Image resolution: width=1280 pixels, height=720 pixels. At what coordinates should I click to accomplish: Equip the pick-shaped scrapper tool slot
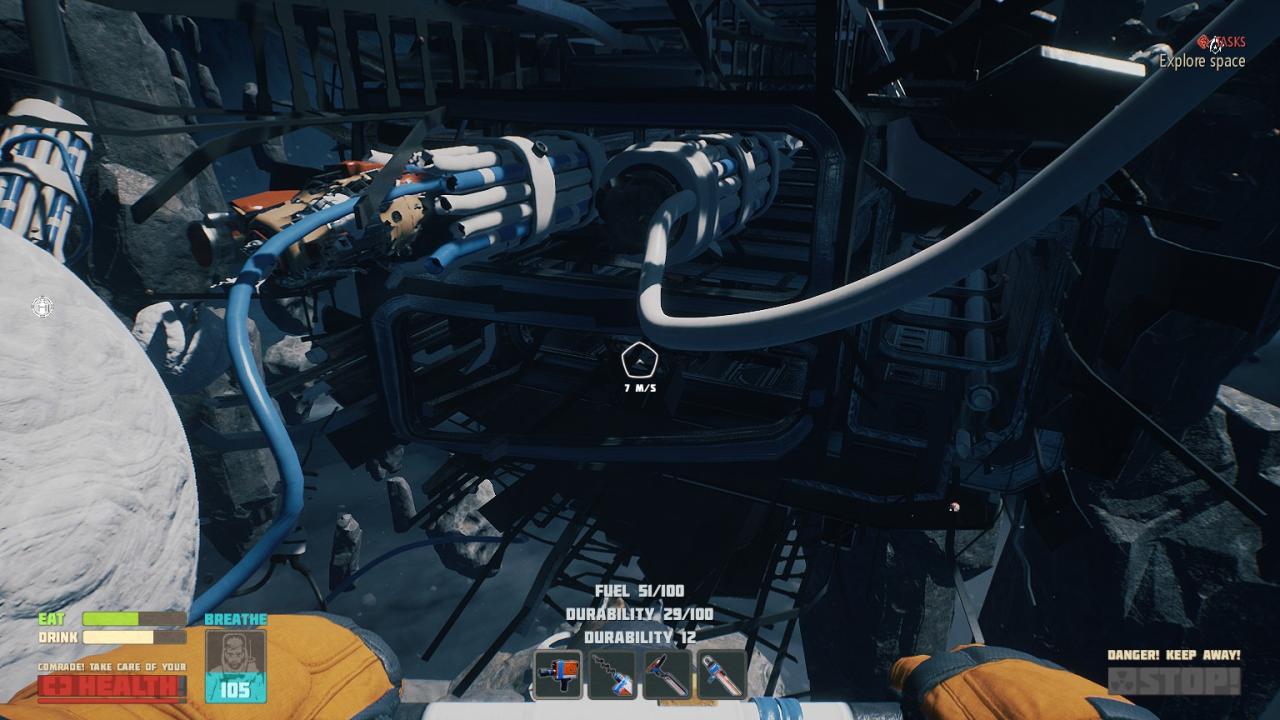point(667,674)
